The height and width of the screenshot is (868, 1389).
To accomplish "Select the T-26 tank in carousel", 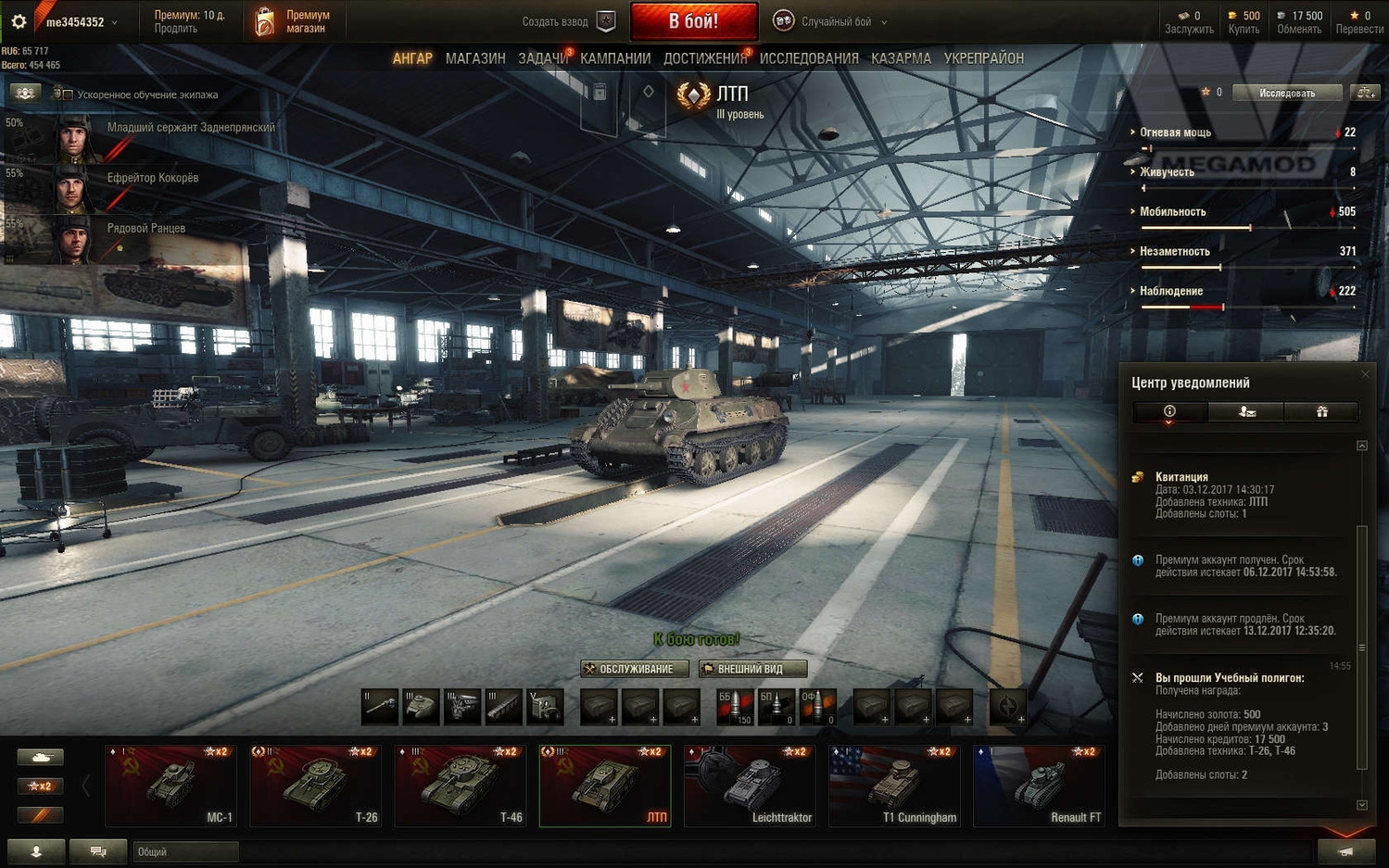I will (316, 785).
